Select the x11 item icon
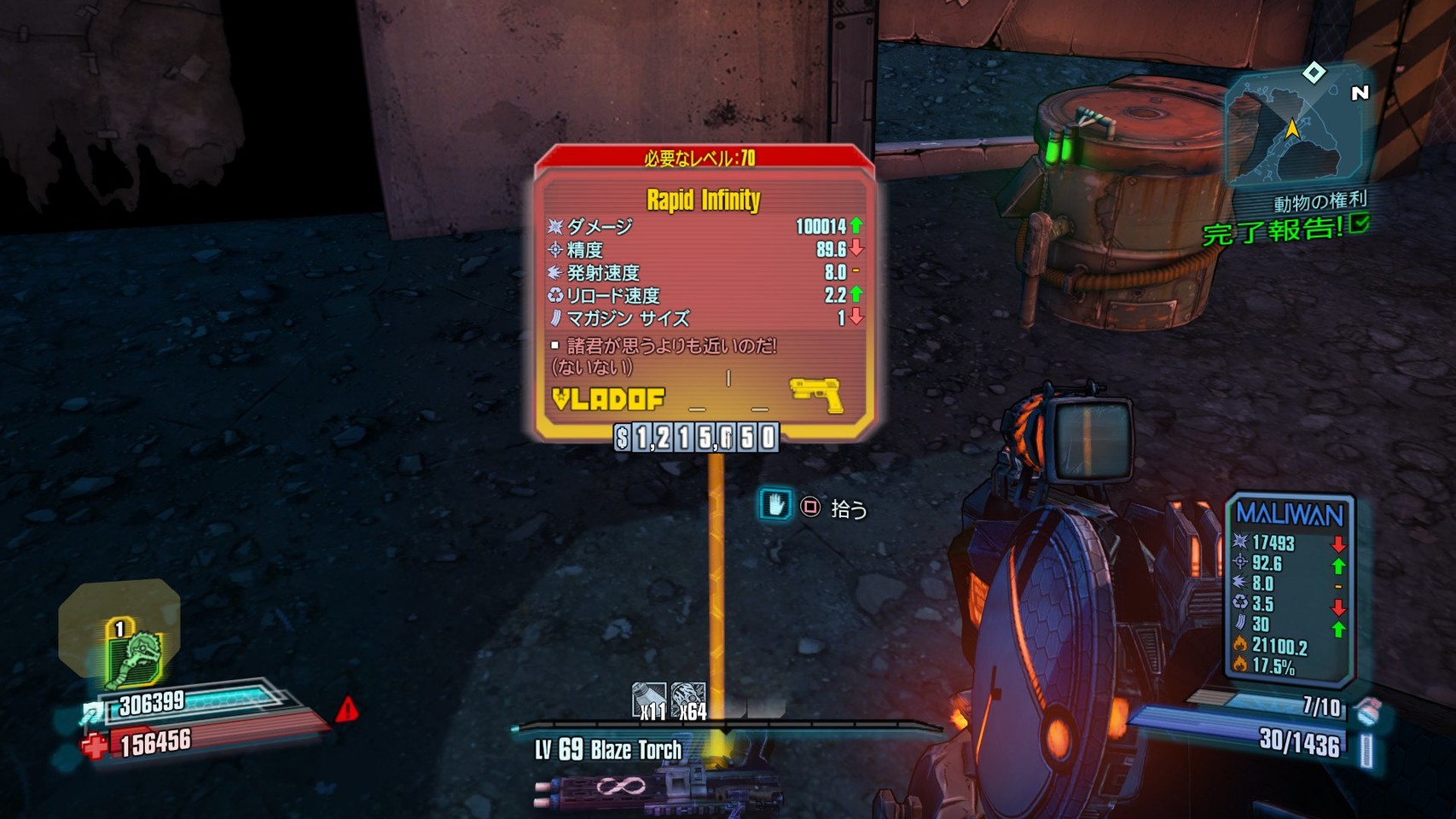 click(x=649, y=700)
